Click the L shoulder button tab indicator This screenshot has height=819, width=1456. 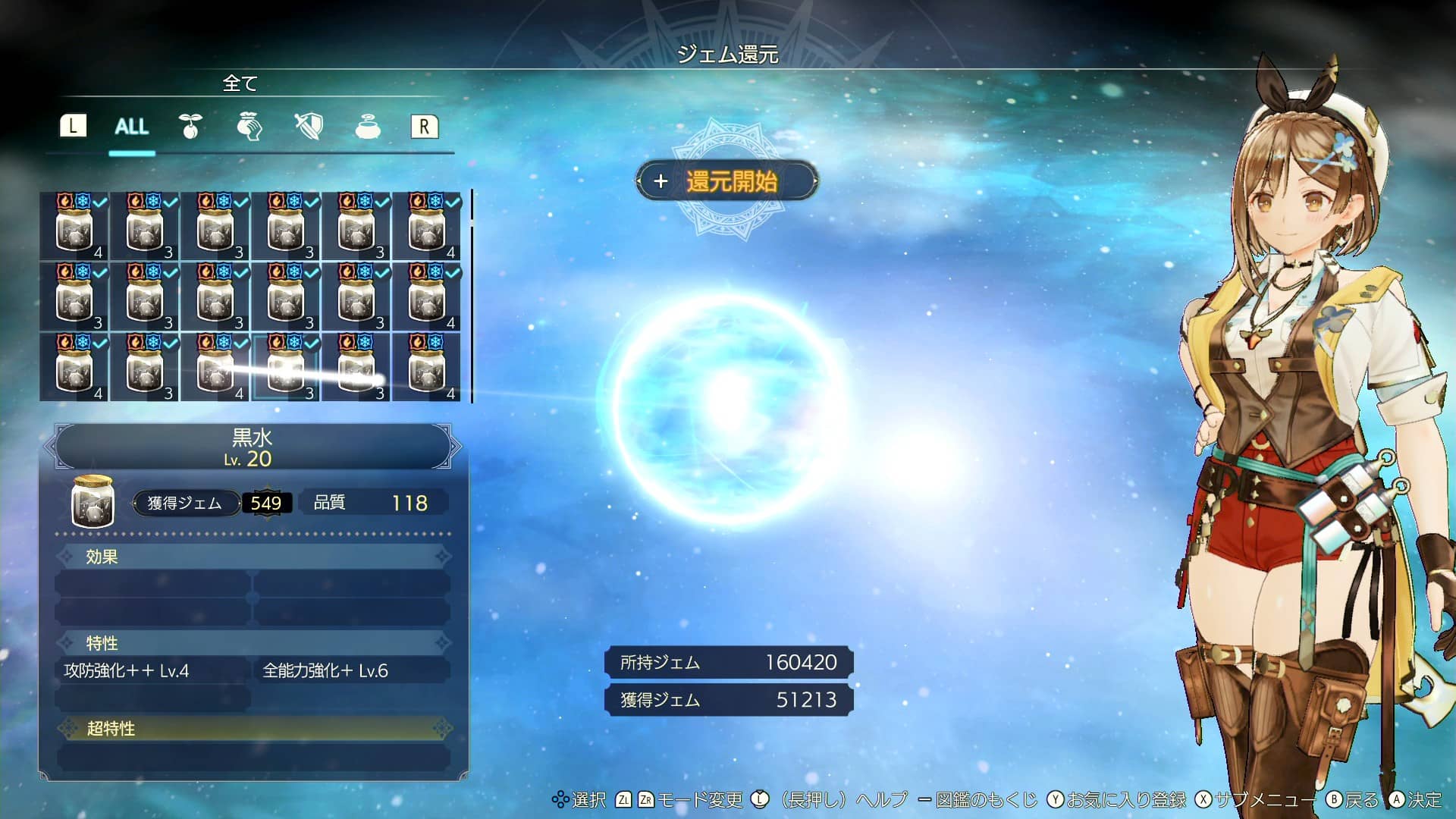coord(73,126)
